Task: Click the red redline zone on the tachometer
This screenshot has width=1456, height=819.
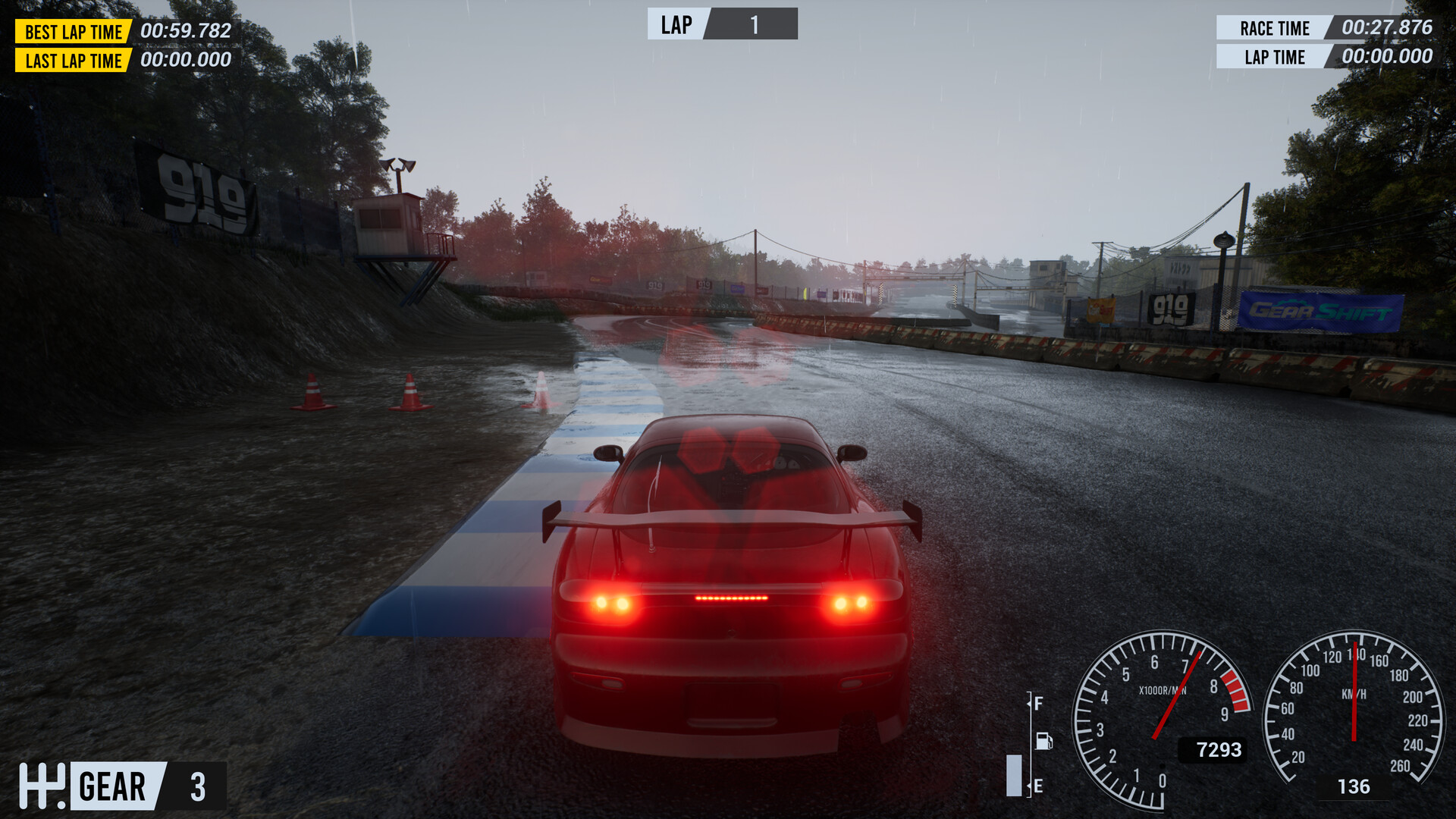Action: [x=1234, y=689]
